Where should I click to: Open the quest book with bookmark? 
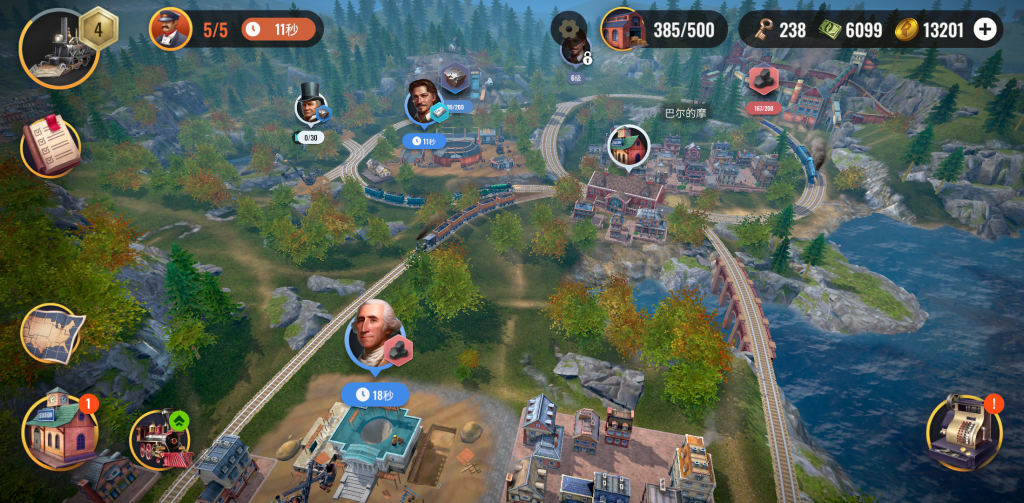[x=50, y=147]
